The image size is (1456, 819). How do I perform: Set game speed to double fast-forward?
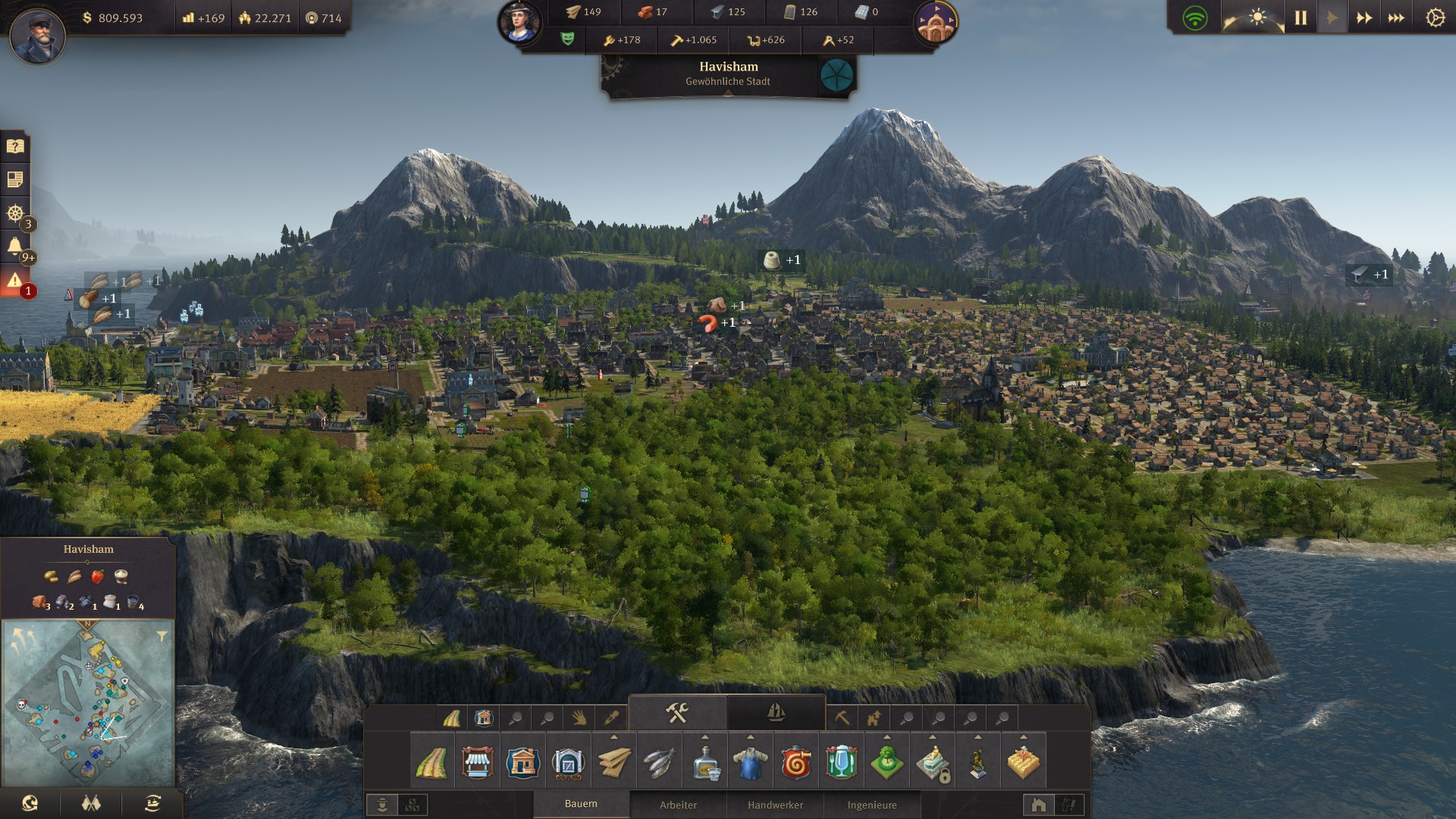[1364, 17]
